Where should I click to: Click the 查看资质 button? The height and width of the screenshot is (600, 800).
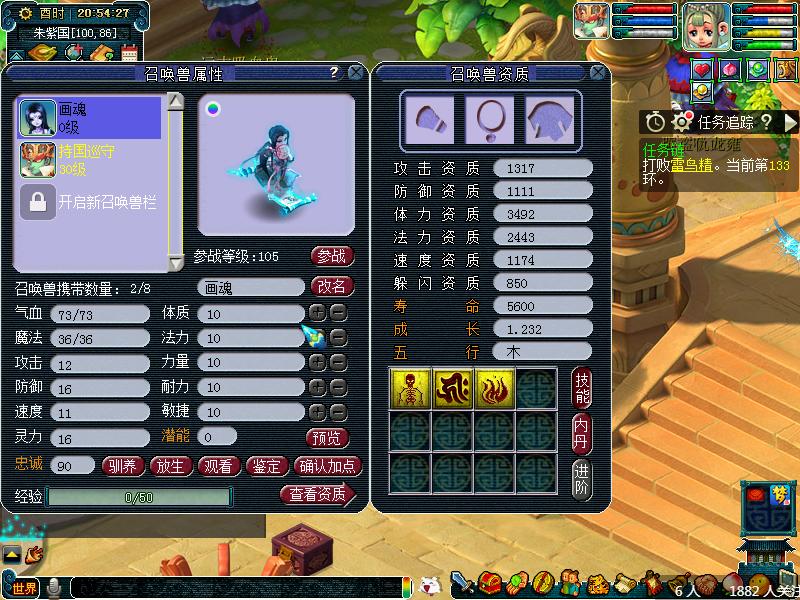(x=319, y=494)
